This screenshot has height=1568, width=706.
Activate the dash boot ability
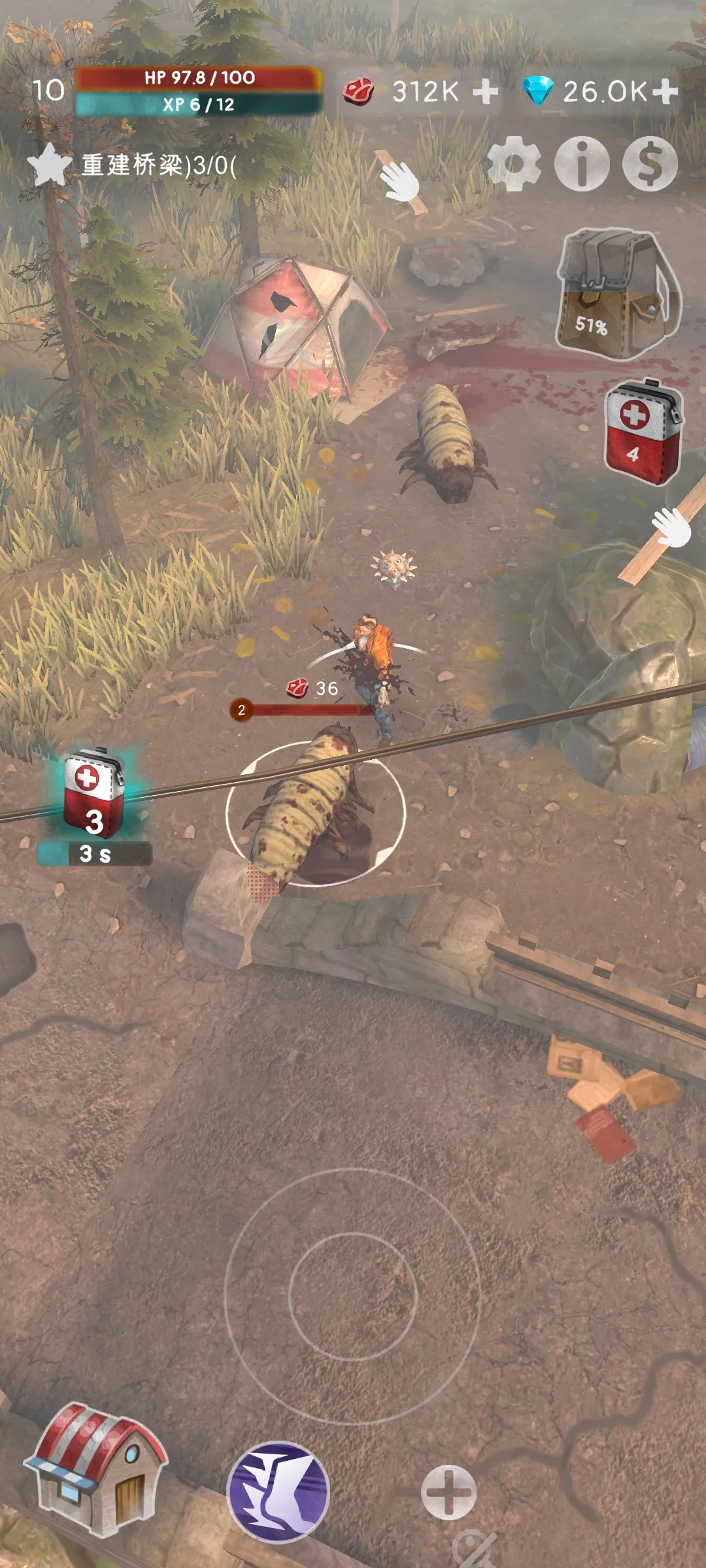tap(278, 1491)
